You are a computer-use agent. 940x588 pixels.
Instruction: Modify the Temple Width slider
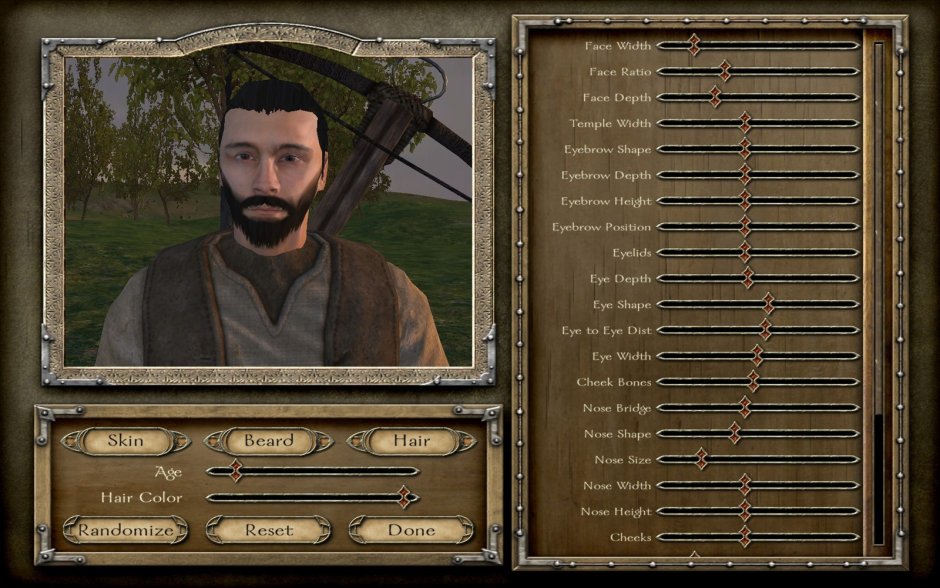[x=745, y=123]
